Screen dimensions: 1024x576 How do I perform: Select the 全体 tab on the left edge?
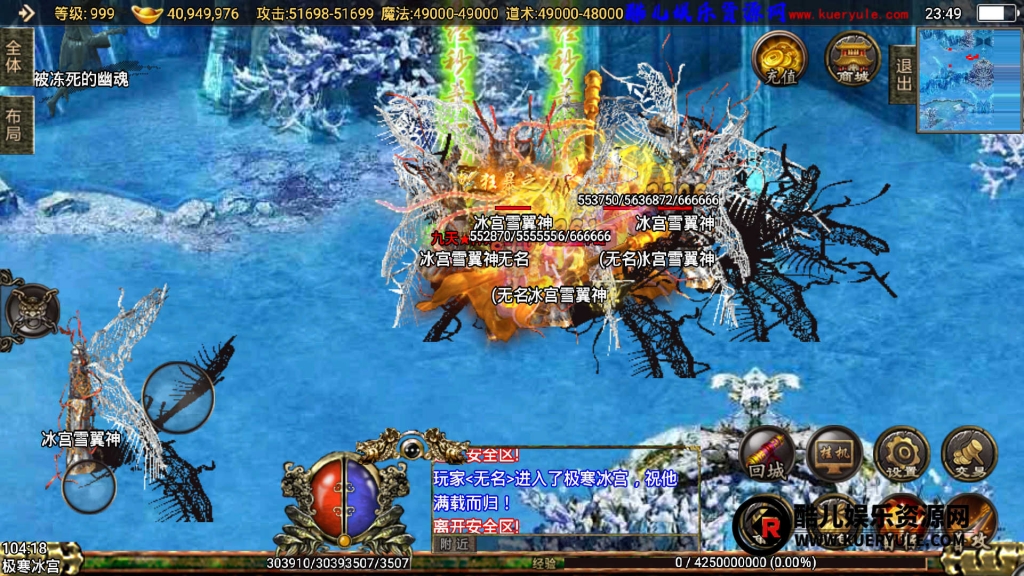(x=15, y=57)
